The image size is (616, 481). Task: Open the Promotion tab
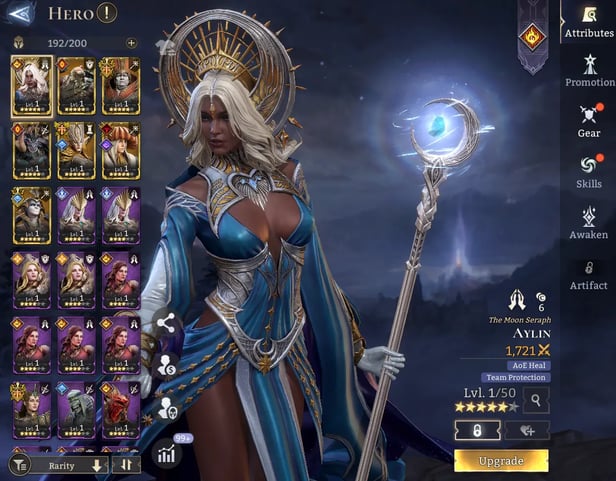589,68
